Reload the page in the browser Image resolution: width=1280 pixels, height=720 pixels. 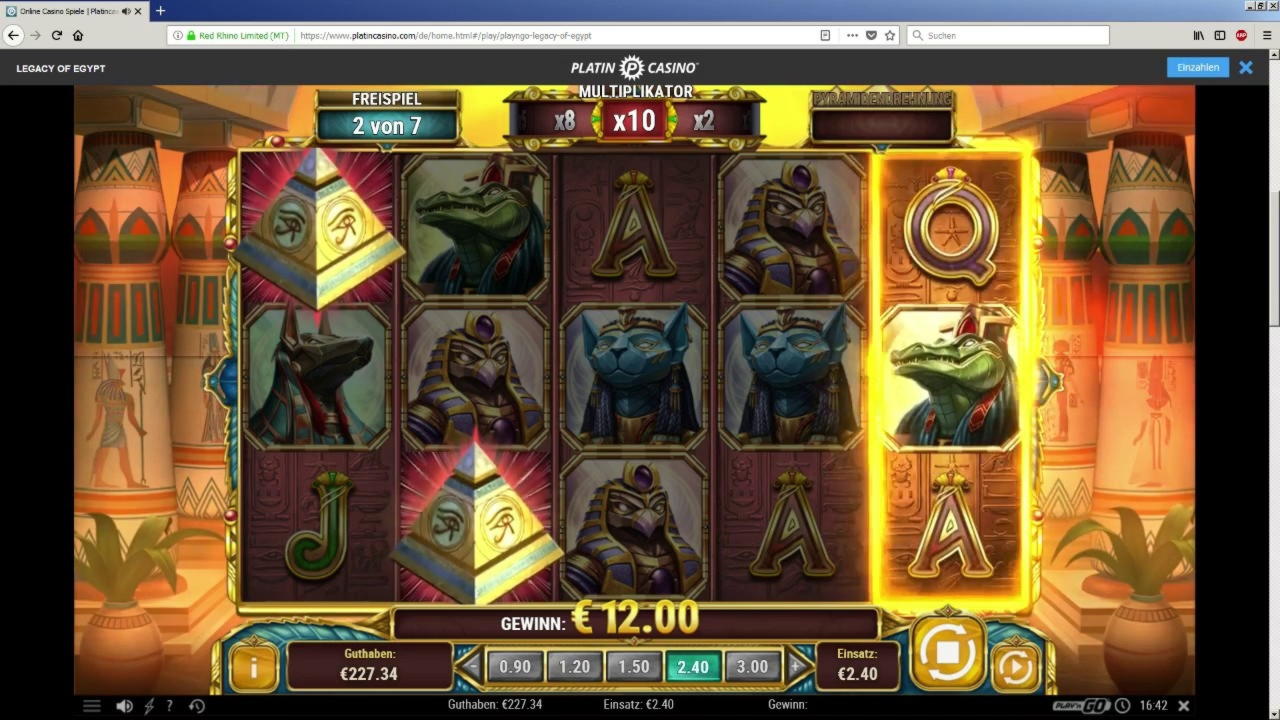coord(57,35)
